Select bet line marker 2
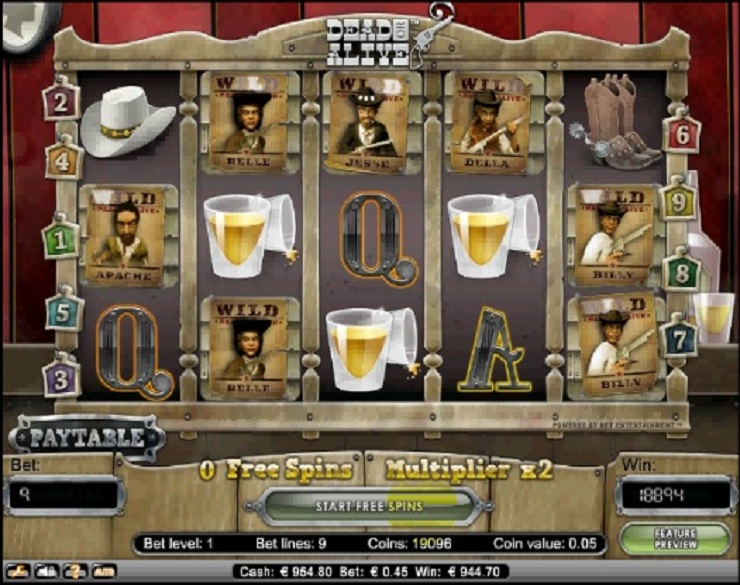 (x=61, y=101)
